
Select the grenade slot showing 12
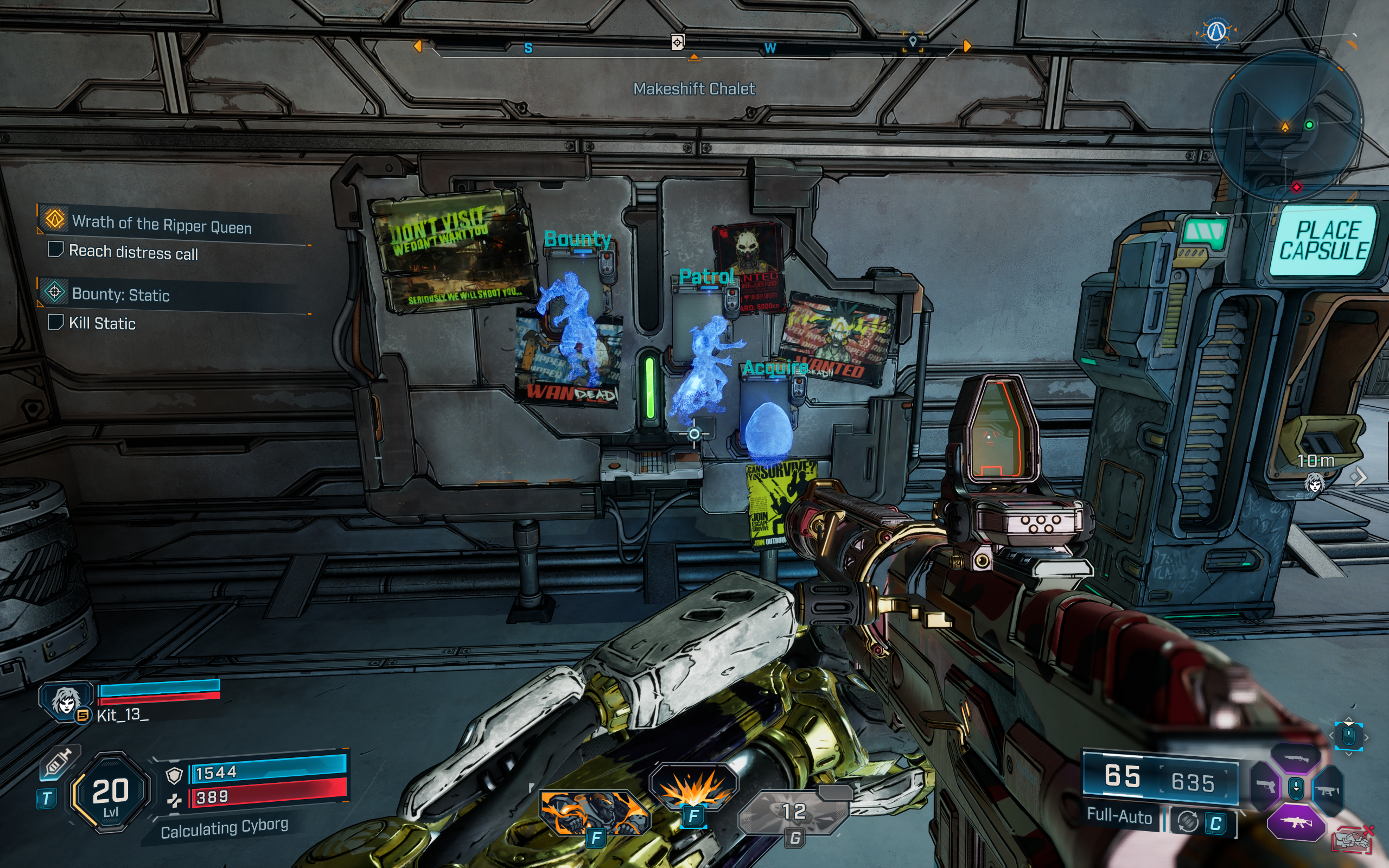(794, 812)
